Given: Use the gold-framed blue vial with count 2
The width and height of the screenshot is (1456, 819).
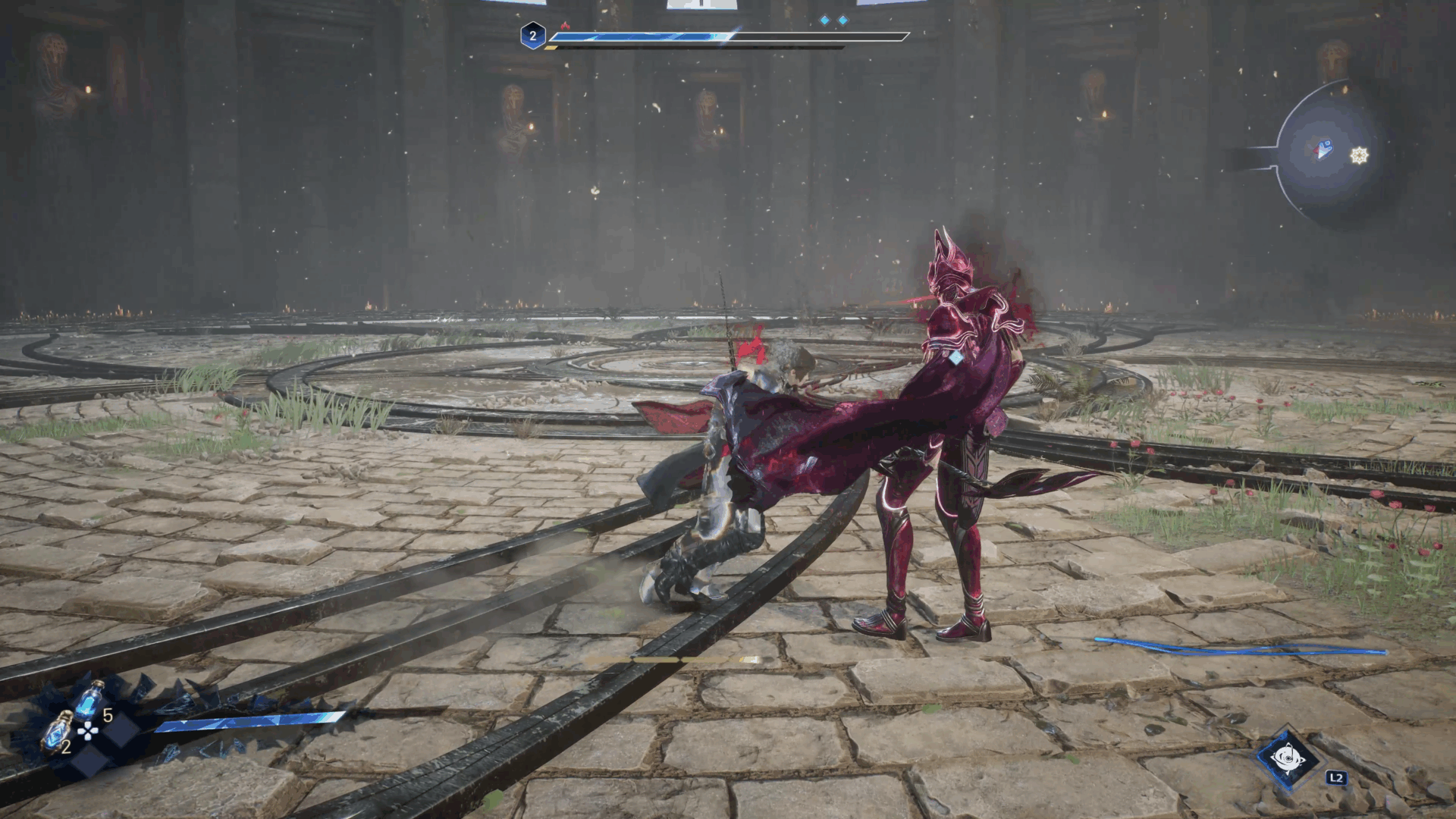Looking at the screenshot, I should 56,733.
